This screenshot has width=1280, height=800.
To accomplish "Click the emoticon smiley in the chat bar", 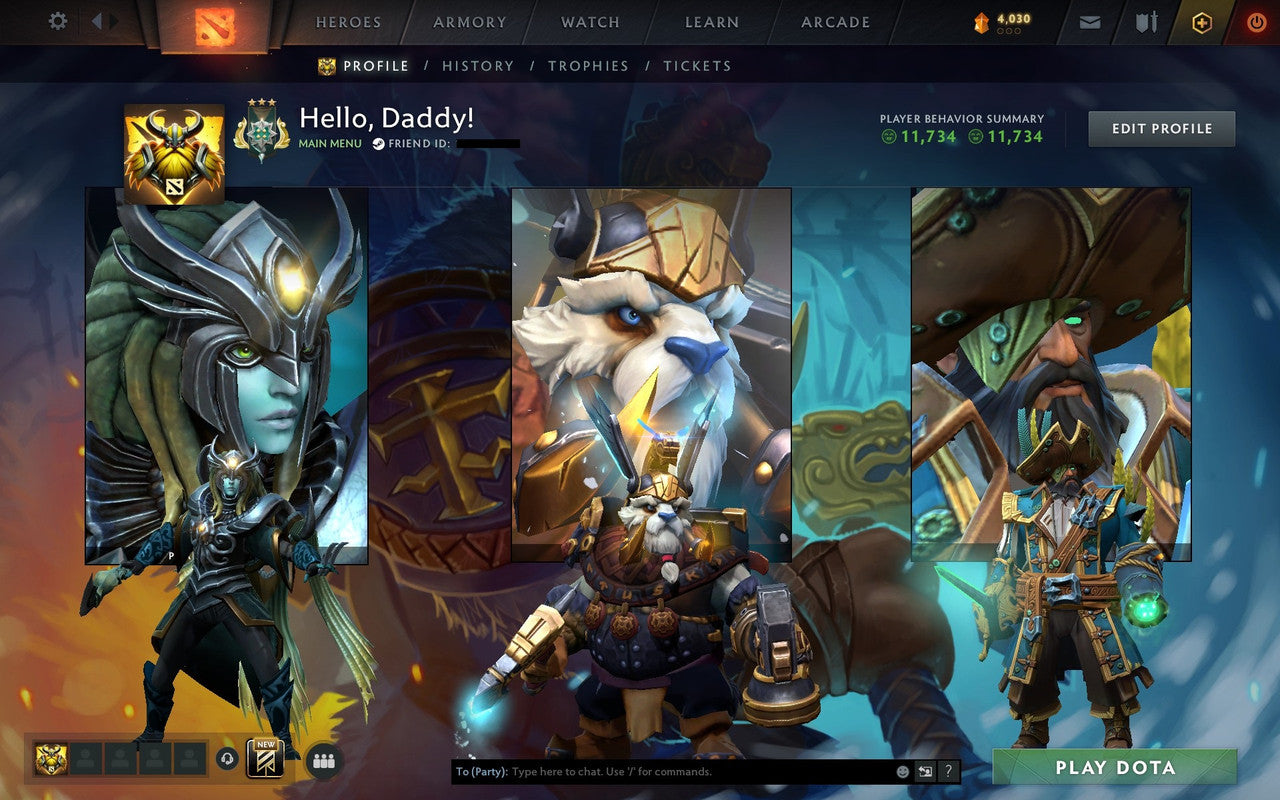I will pos(902,771).
